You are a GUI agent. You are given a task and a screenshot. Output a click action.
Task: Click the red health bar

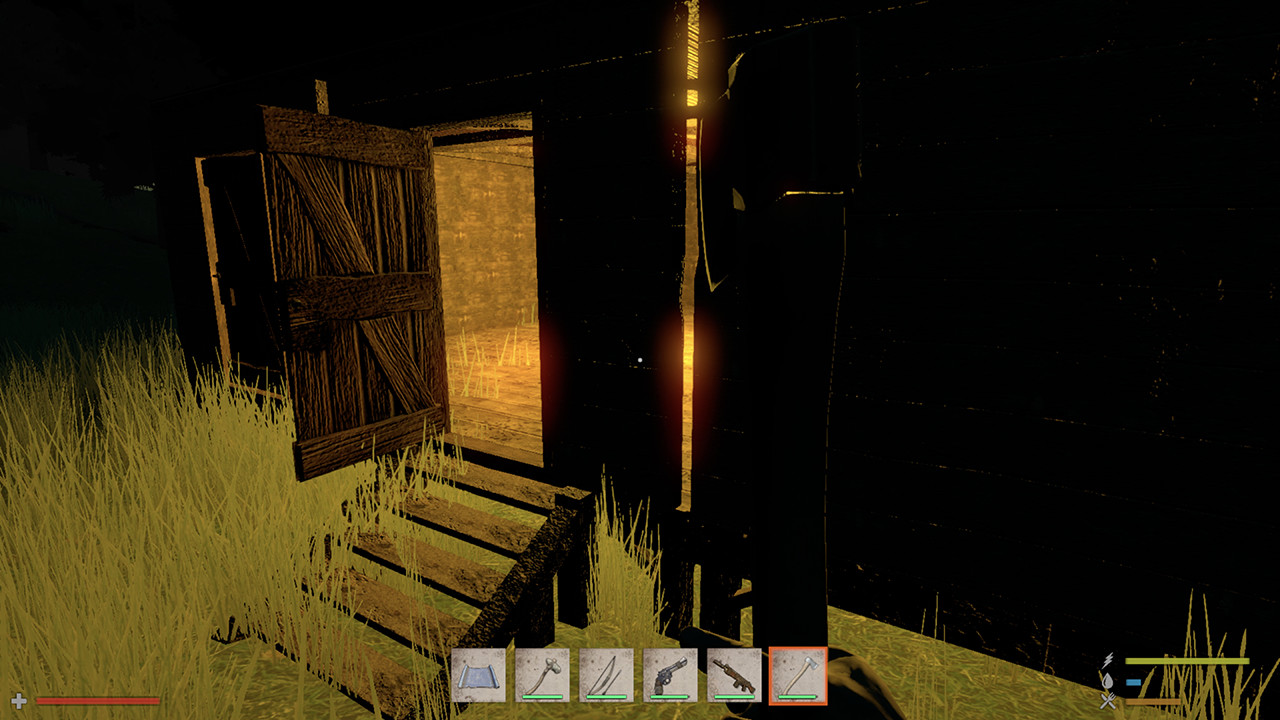[100, 703]
